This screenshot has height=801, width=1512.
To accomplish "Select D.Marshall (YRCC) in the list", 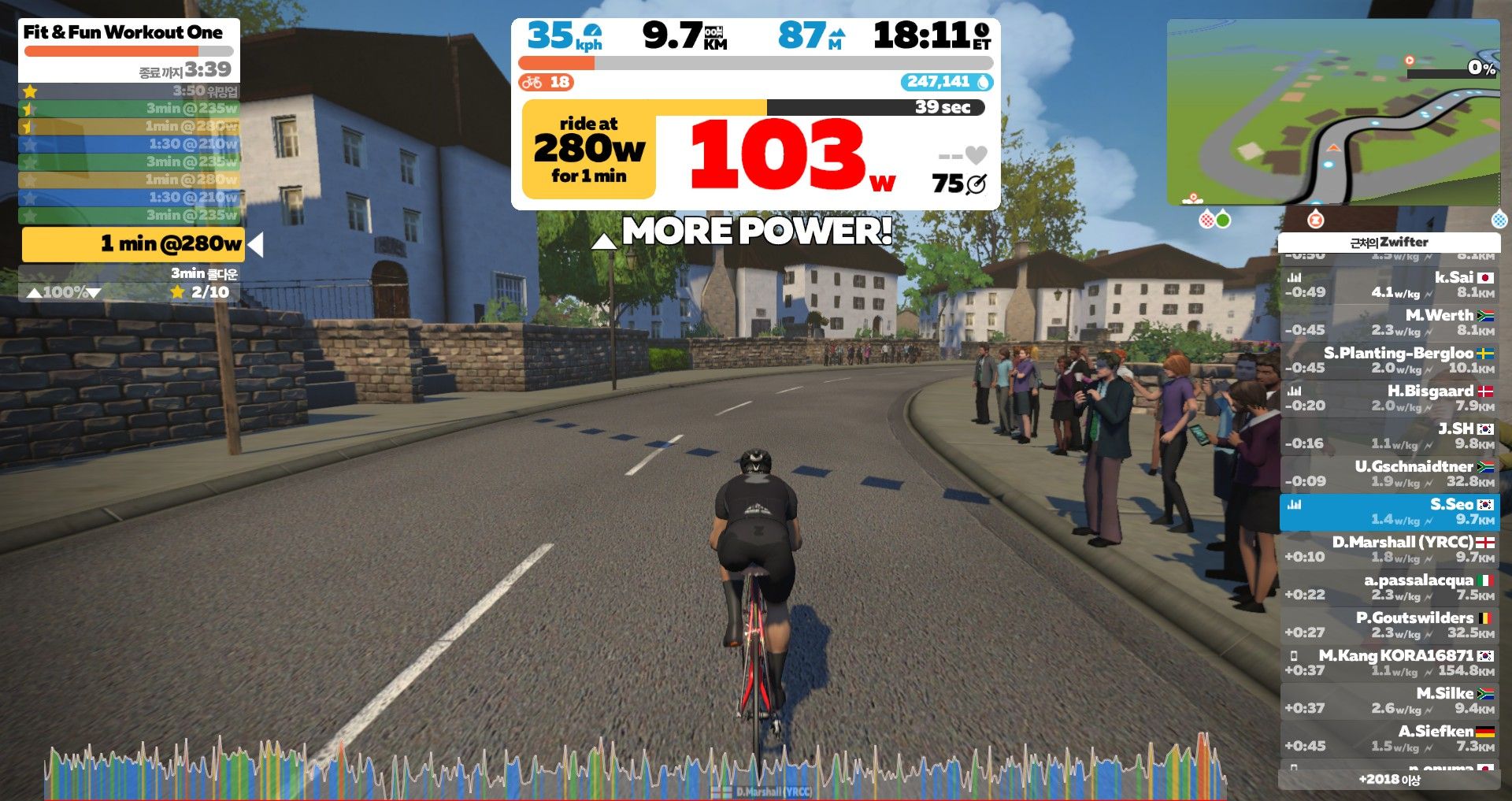I will pos(1389,549).
